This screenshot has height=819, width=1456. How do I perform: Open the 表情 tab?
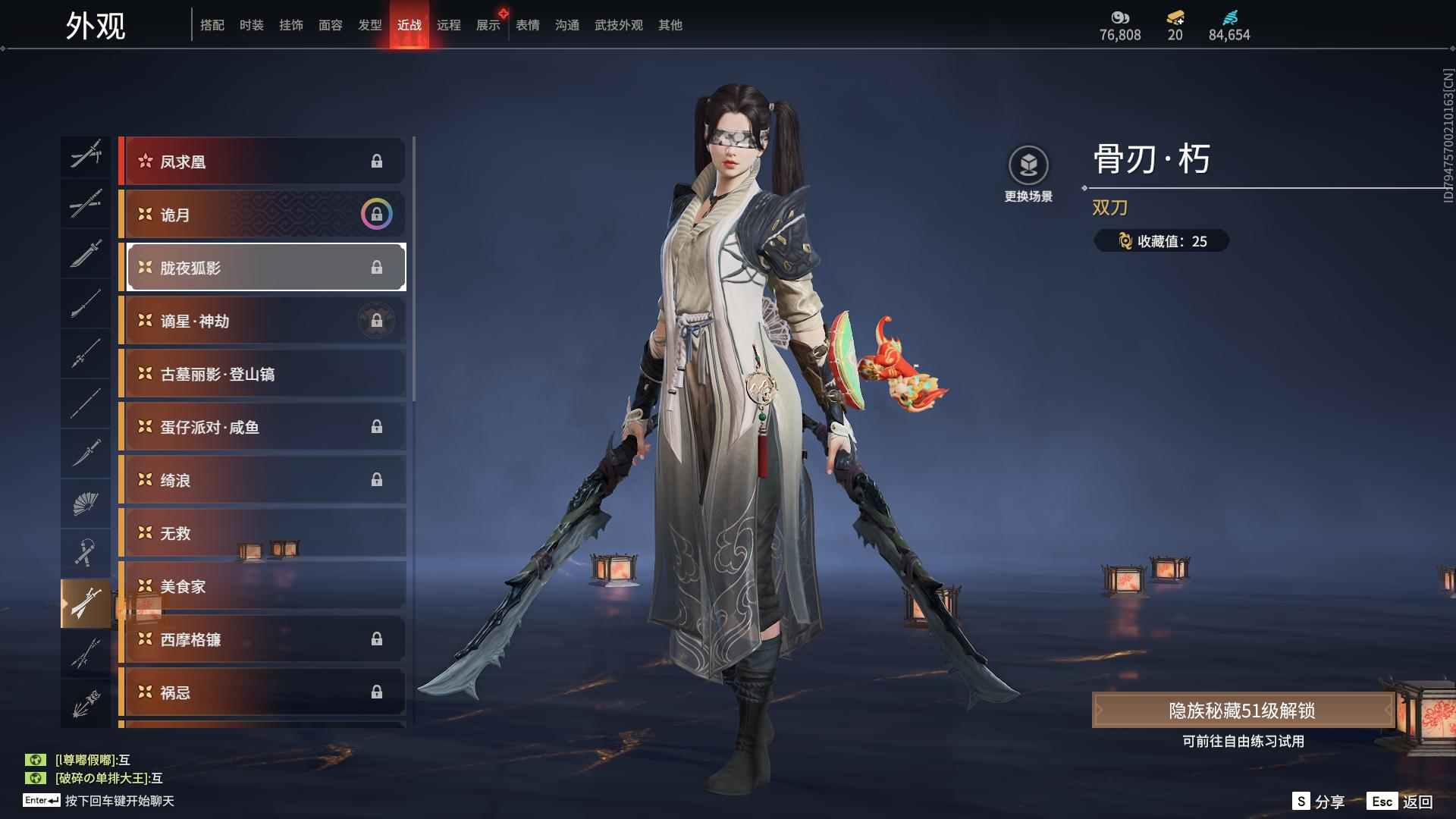(x=527, y=25)
